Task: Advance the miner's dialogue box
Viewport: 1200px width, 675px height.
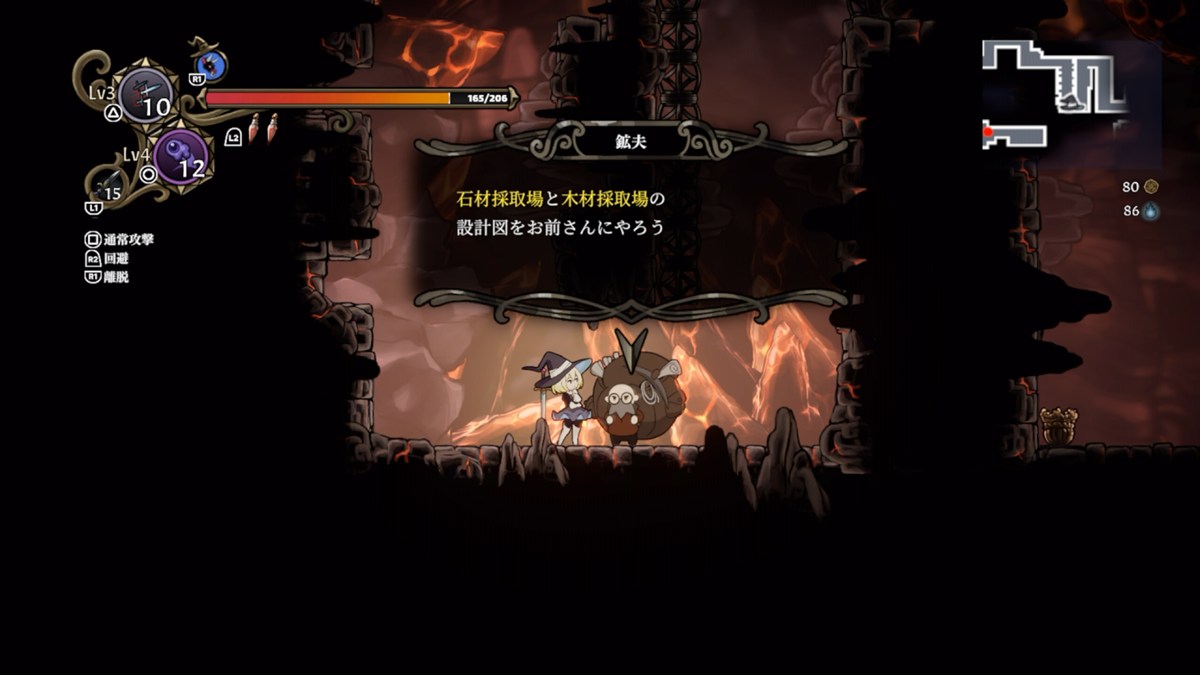Action: tap(631, 214)
